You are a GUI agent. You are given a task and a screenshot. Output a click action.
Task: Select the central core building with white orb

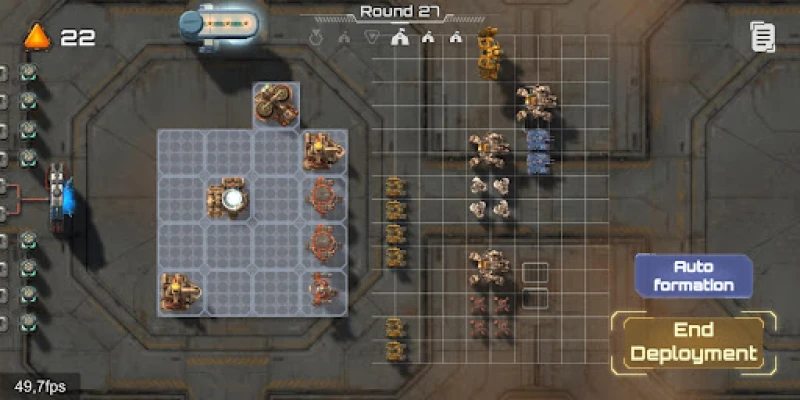pyautogui.click(x=231, y=199)
